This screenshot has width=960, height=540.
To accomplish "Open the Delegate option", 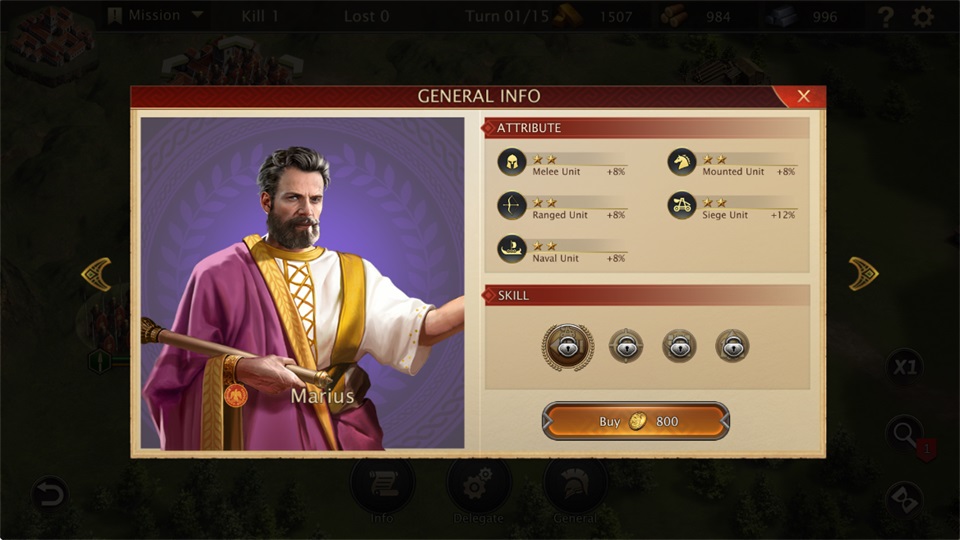I will [479, 490].
